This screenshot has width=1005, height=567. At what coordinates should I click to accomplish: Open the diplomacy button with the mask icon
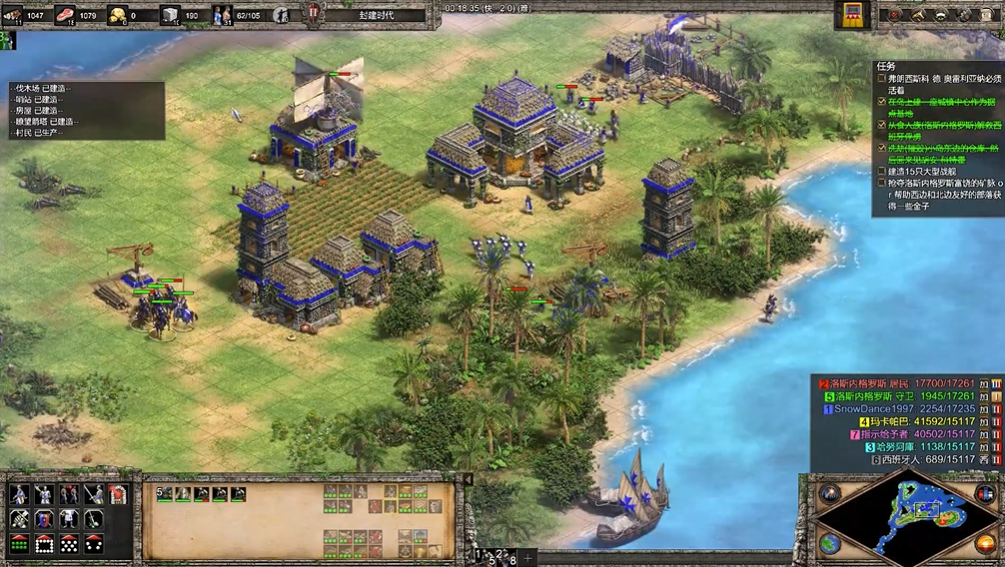pyautogui.click(x=943, y=15)
